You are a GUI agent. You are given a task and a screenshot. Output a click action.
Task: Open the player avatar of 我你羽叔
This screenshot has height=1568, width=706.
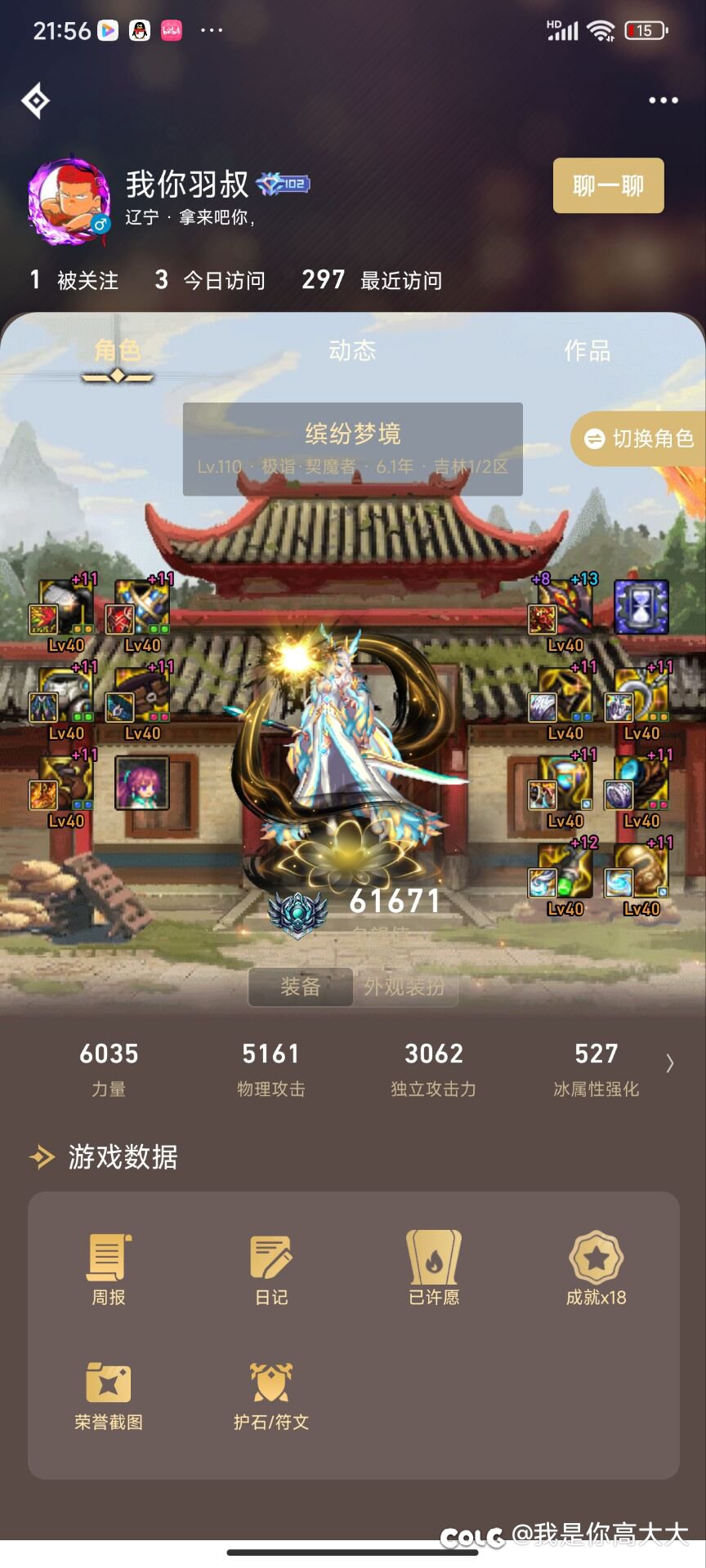click(69, 202)
